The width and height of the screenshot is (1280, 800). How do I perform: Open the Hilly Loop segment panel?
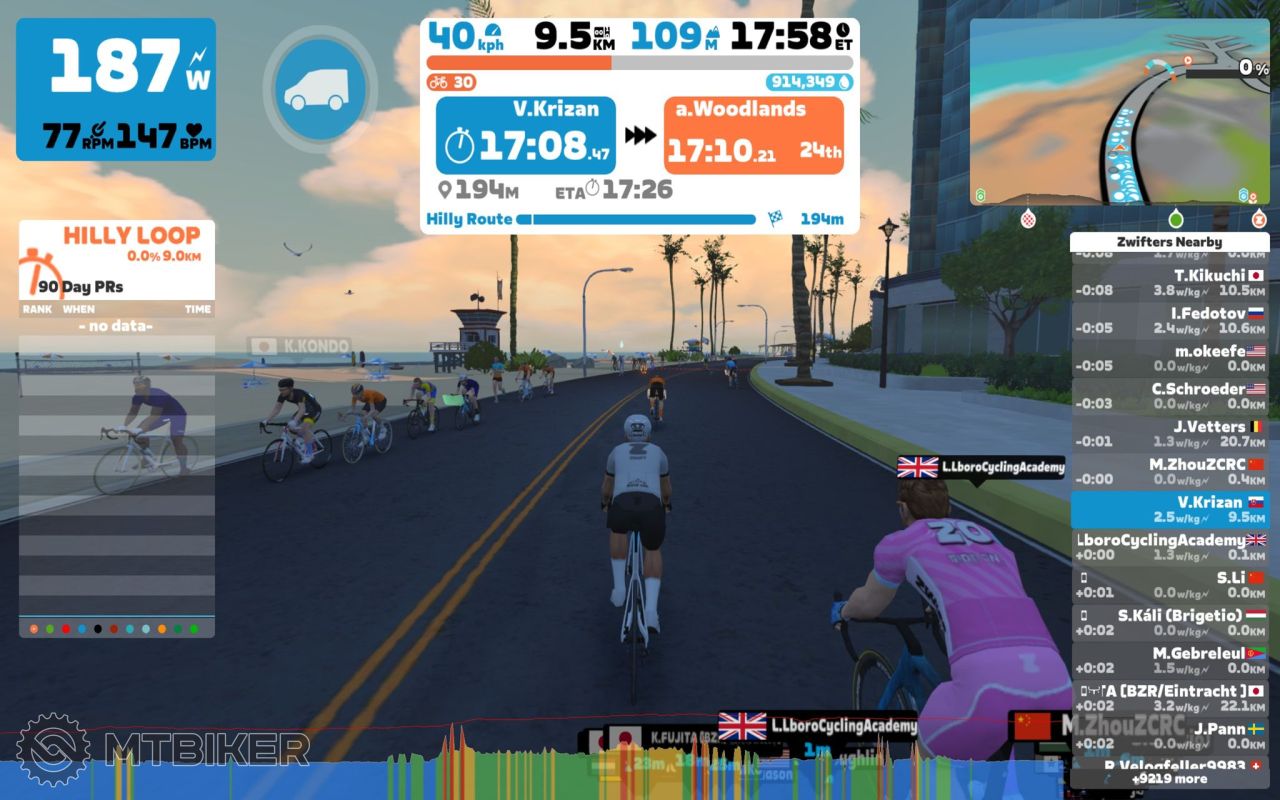[x=117, y=258]
